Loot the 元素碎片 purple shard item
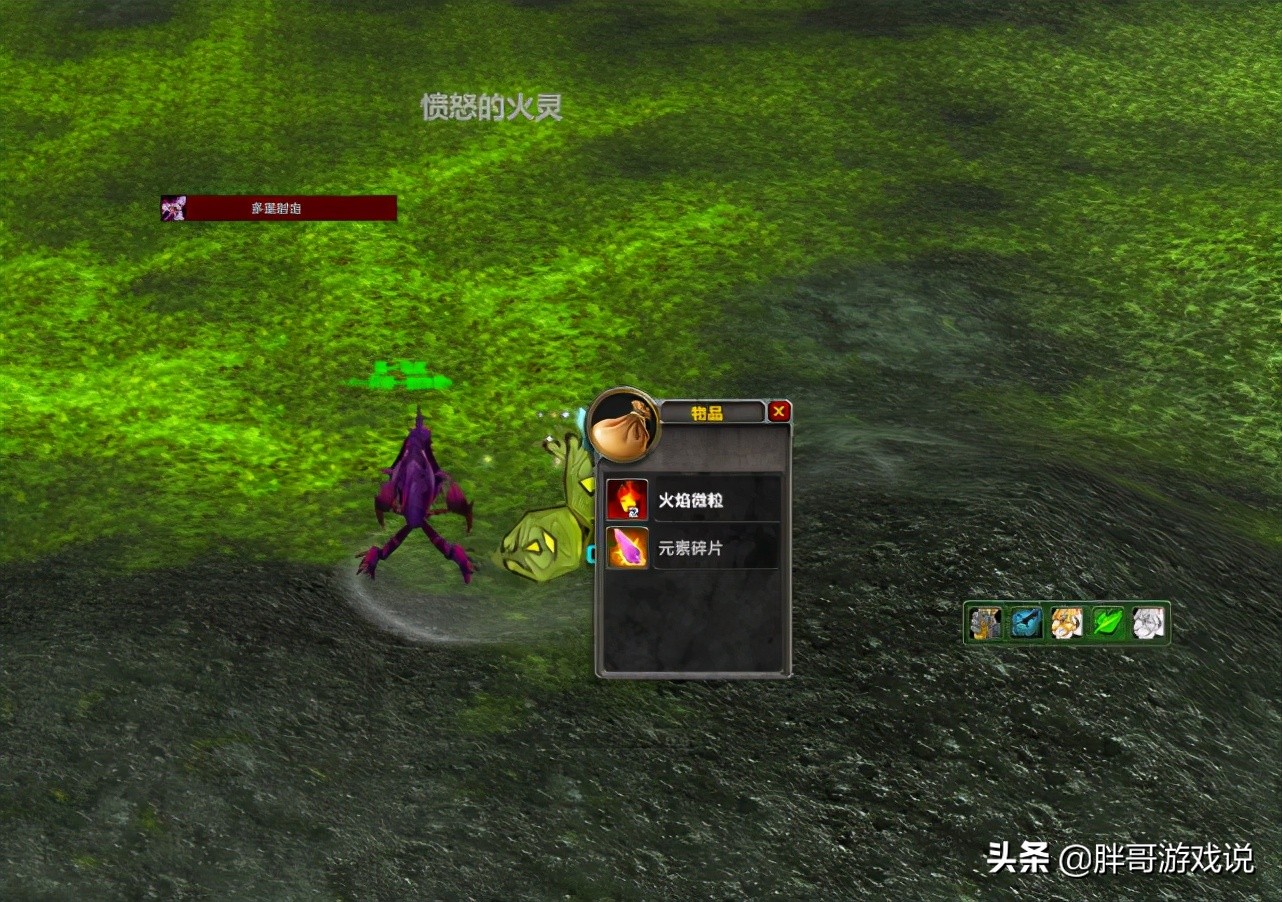 point(627,548)
